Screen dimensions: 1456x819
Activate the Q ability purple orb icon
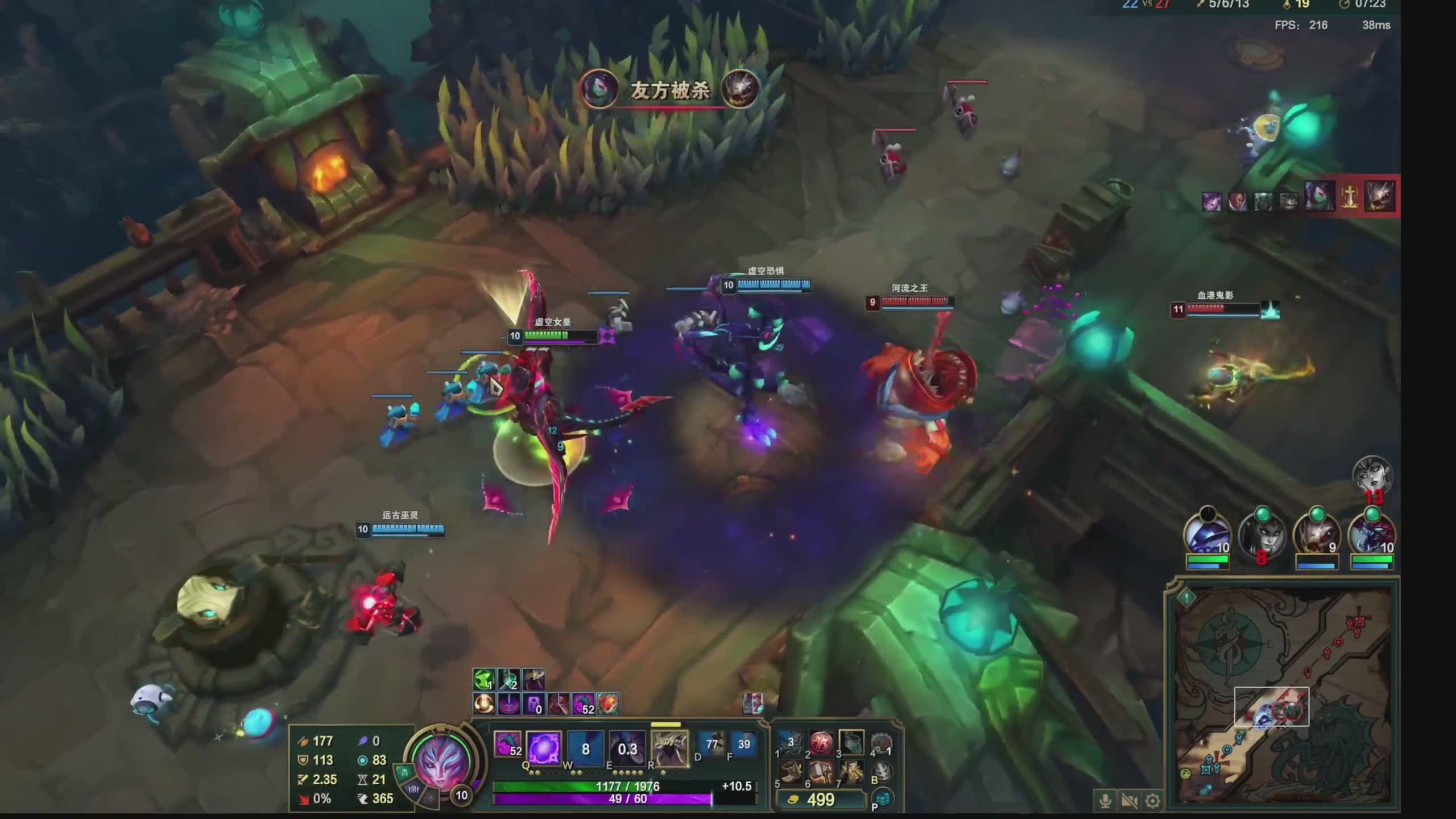coord(544,748)
